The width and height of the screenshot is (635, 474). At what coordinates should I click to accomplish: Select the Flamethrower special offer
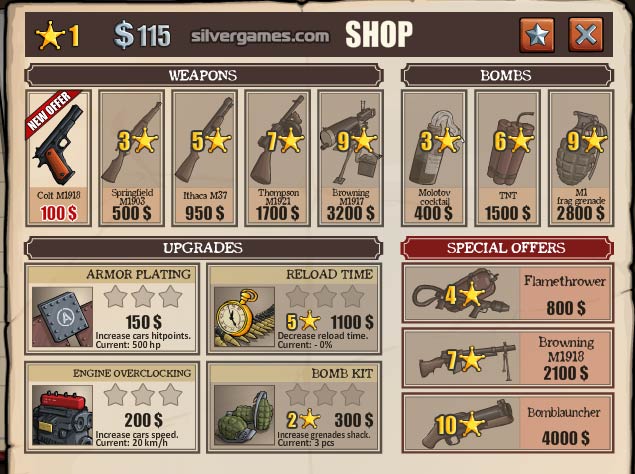[505, 294]
